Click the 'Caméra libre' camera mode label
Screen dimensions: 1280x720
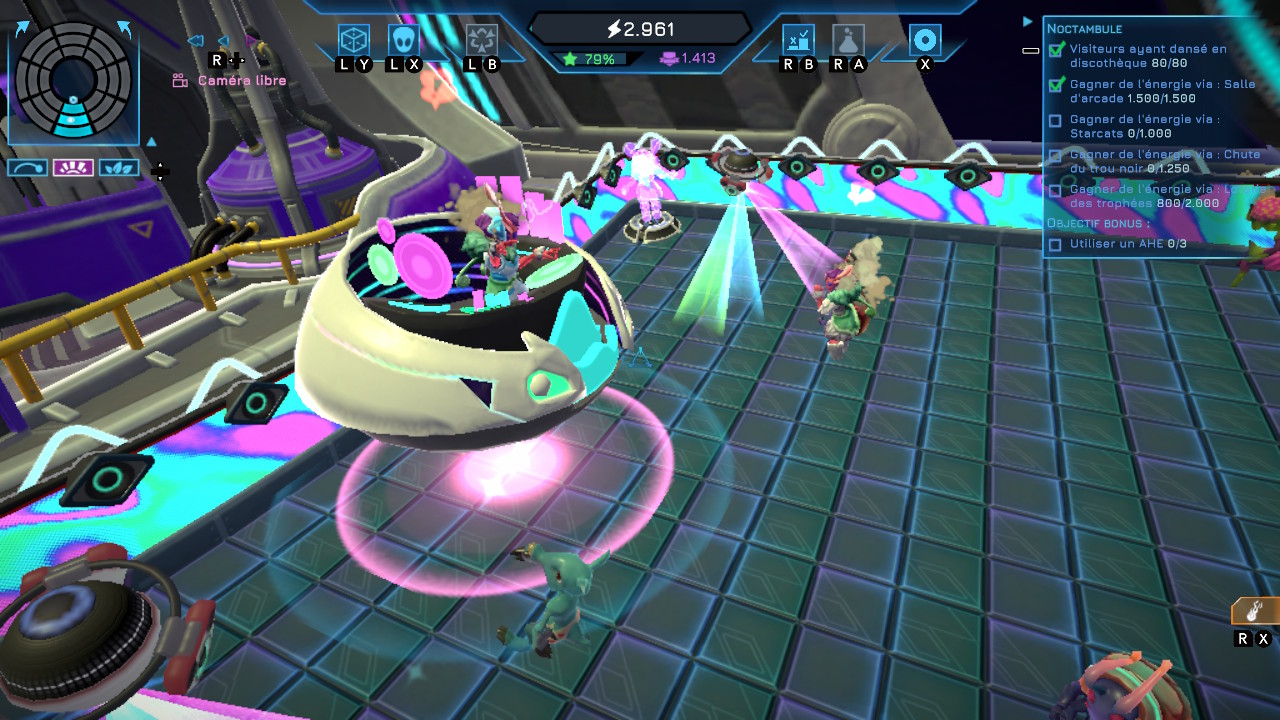click(x=241, y=81)
